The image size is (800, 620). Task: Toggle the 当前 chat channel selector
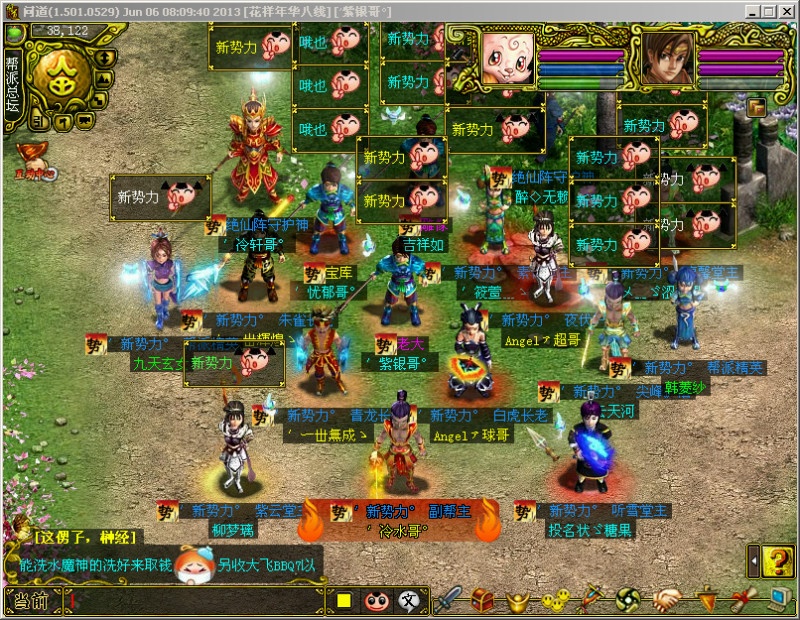tap(26, 601)
